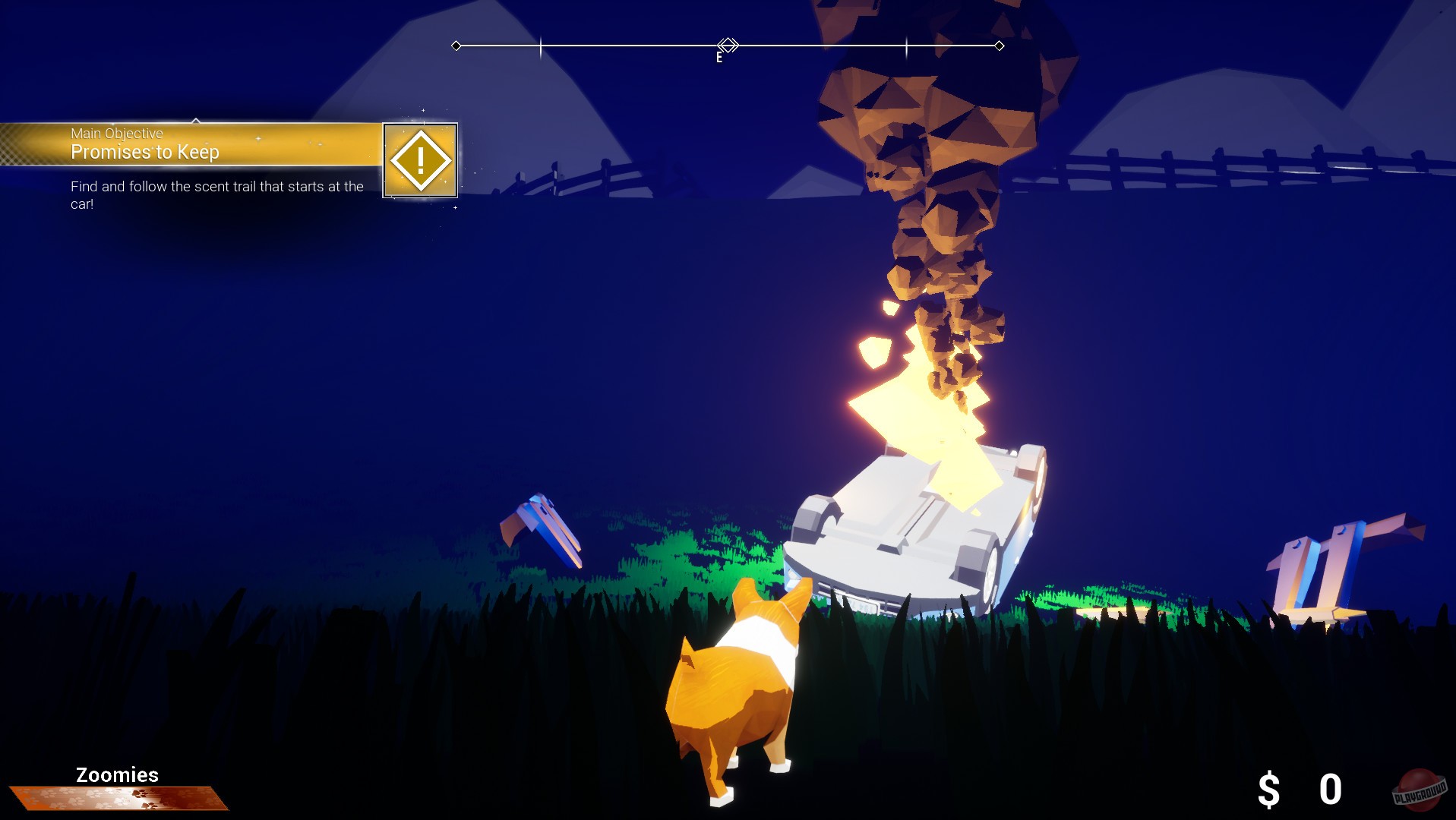Viewport: 1456px width, 820px height.
Task: Select the diamond waypoint marker above the car
Action: coord(727,46)
